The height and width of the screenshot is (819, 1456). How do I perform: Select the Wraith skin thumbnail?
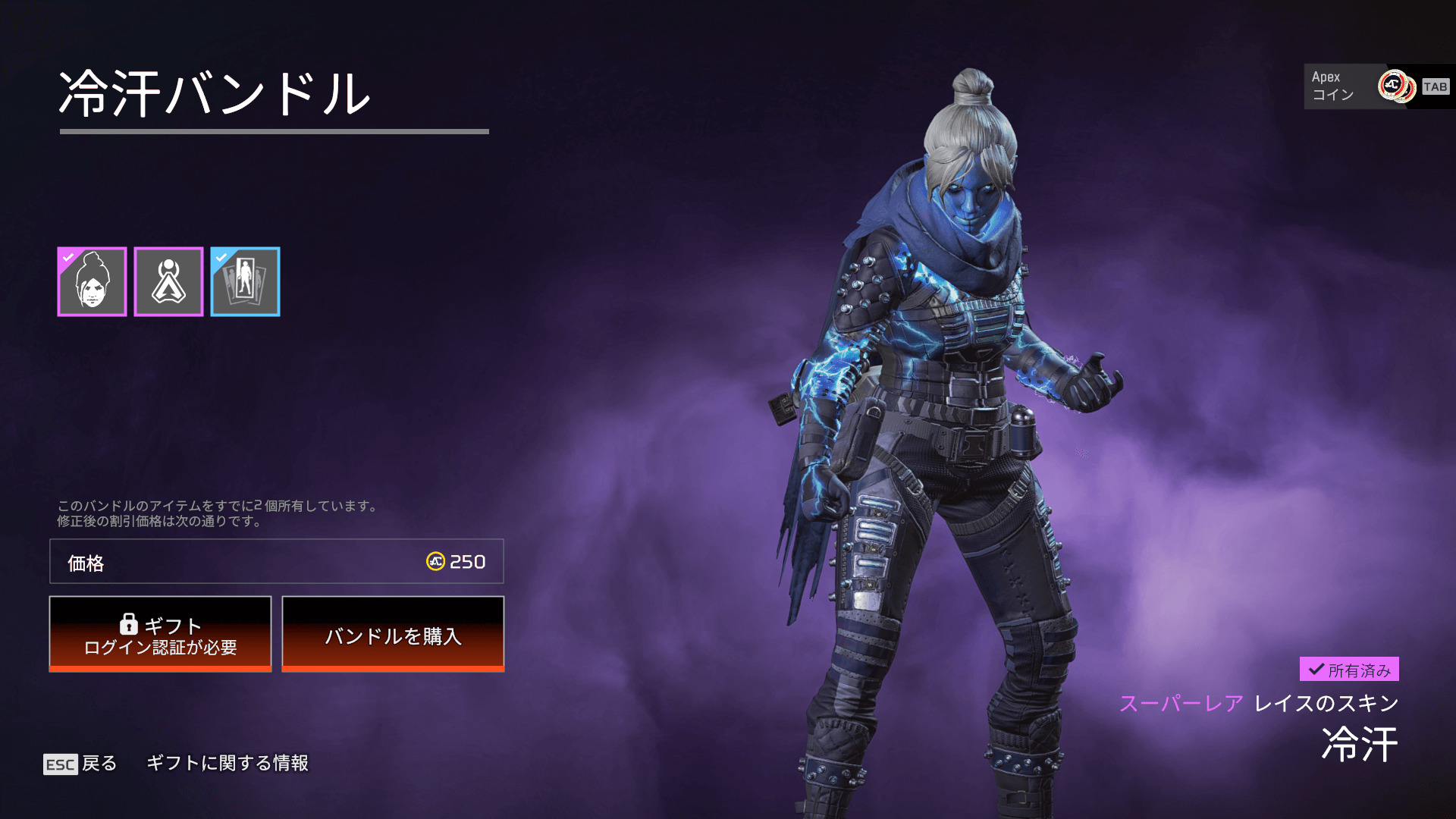[x=92, y=281]
